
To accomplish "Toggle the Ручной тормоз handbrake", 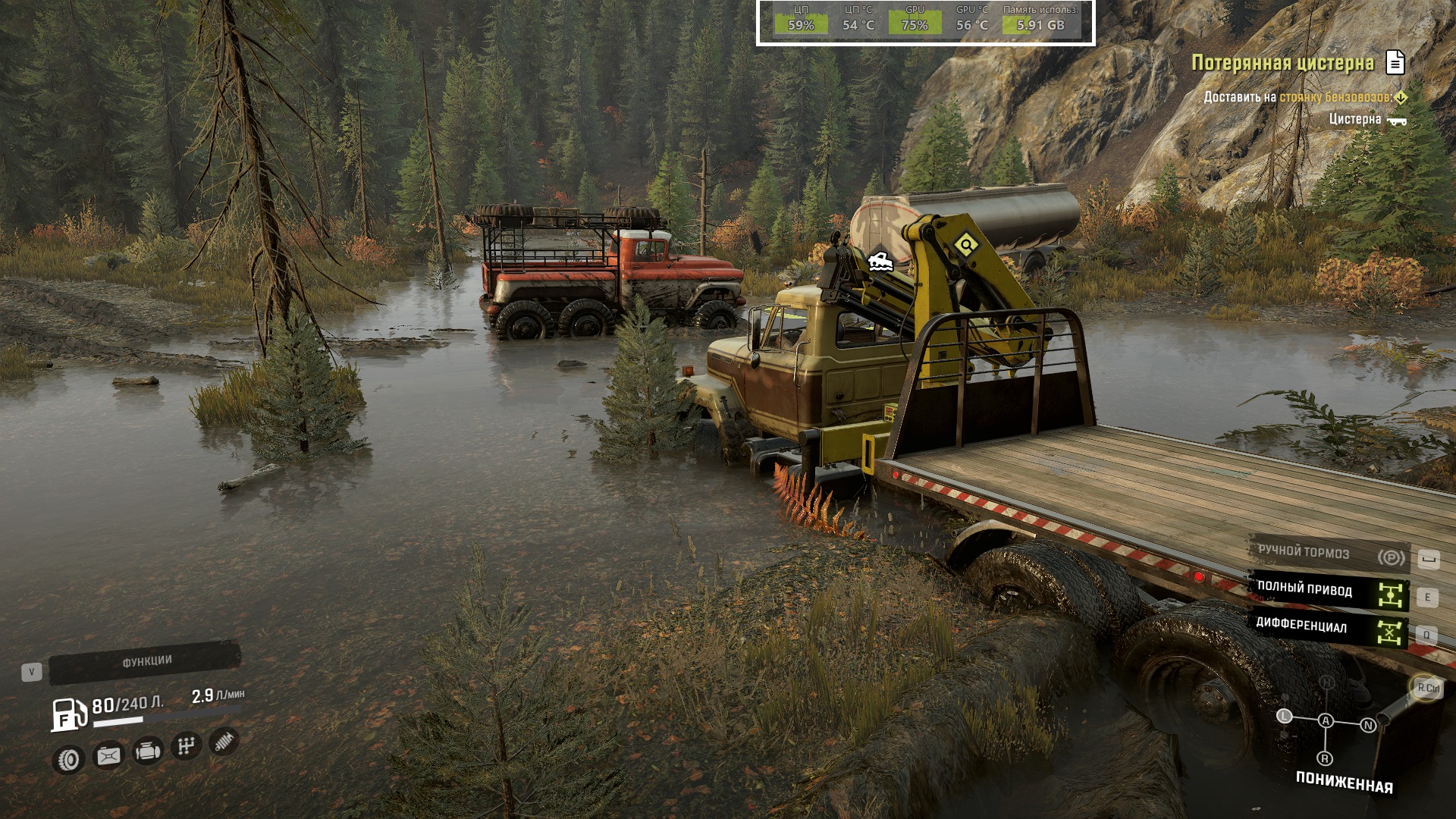I will pos(1329,554).
